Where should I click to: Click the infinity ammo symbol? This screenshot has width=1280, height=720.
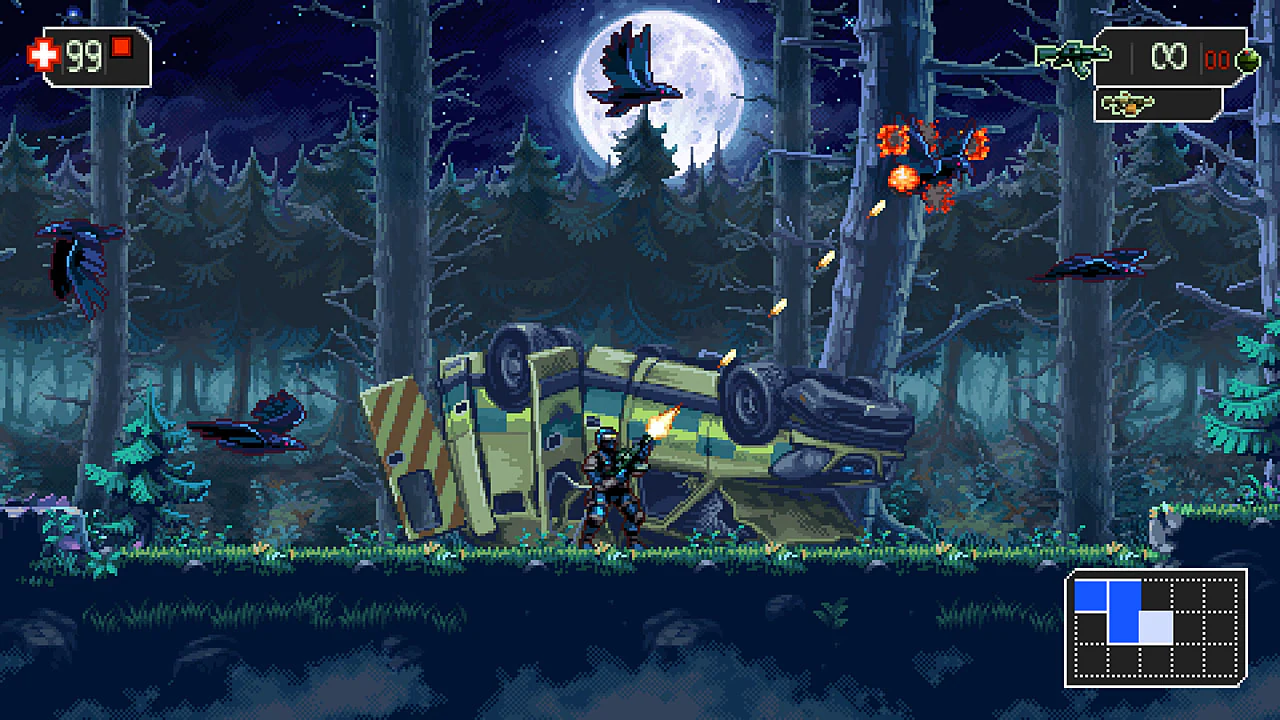(x=1169, y=57)
